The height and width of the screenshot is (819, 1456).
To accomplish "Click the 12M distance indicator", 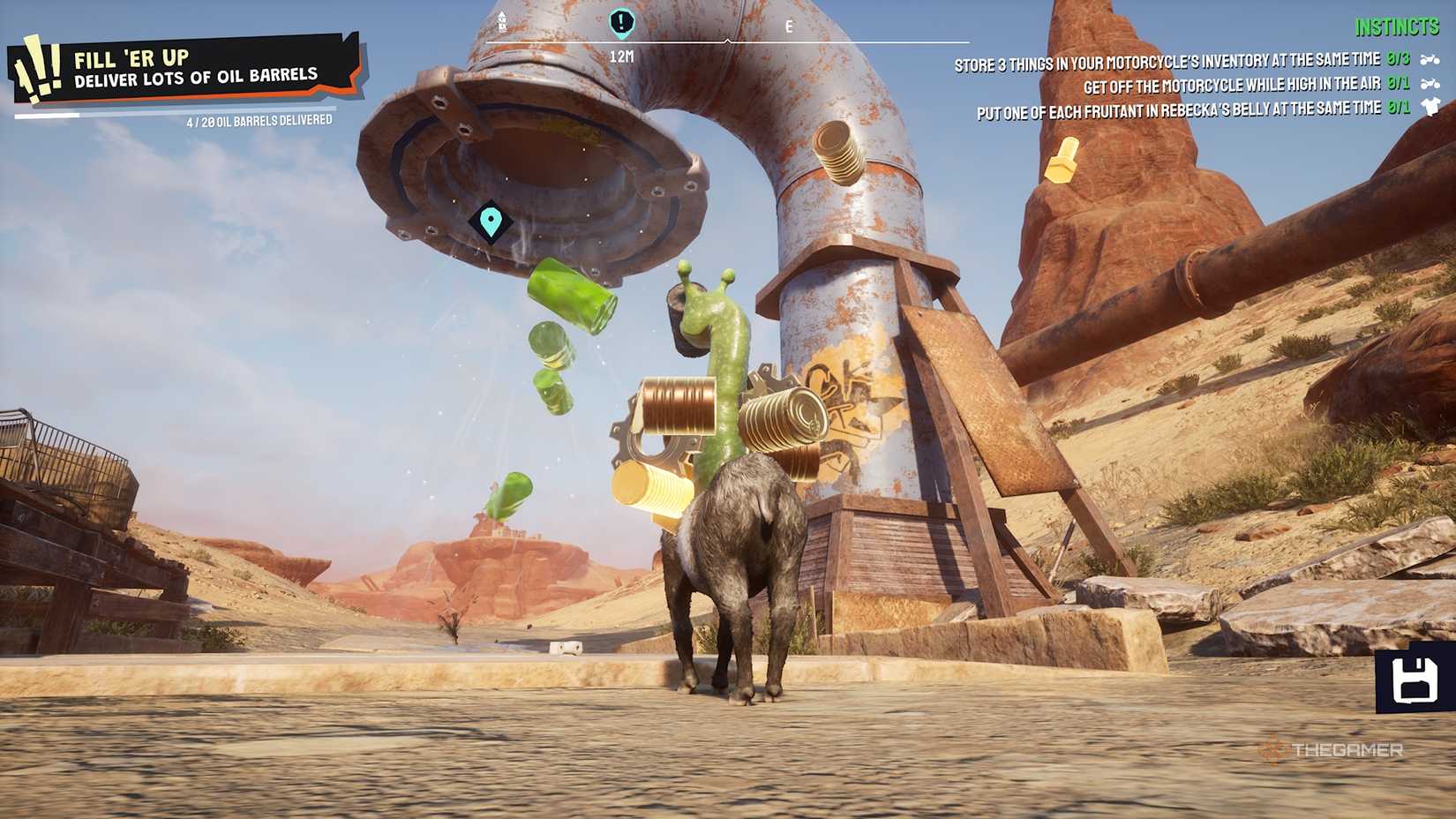I will click(x=620, y=56).
